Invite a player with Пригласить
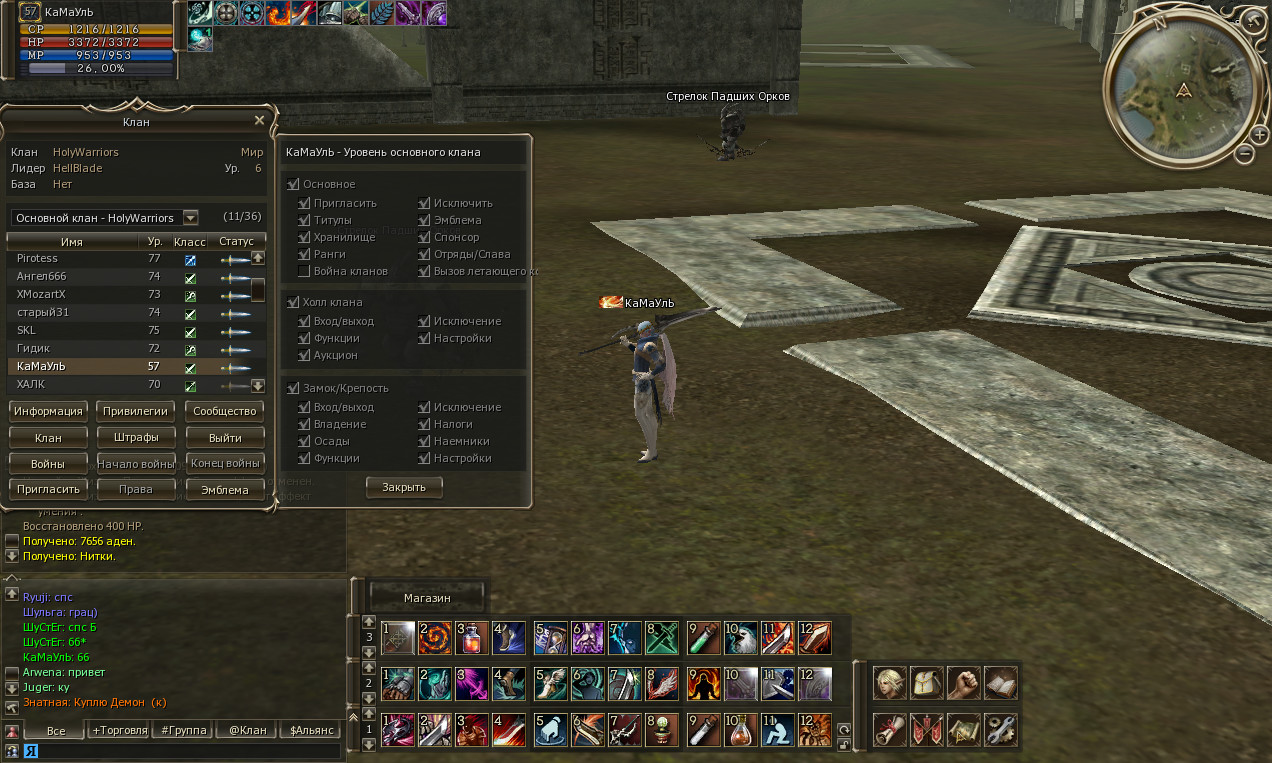The width and height of the screenshot is (1272, 763). (48, 490)
